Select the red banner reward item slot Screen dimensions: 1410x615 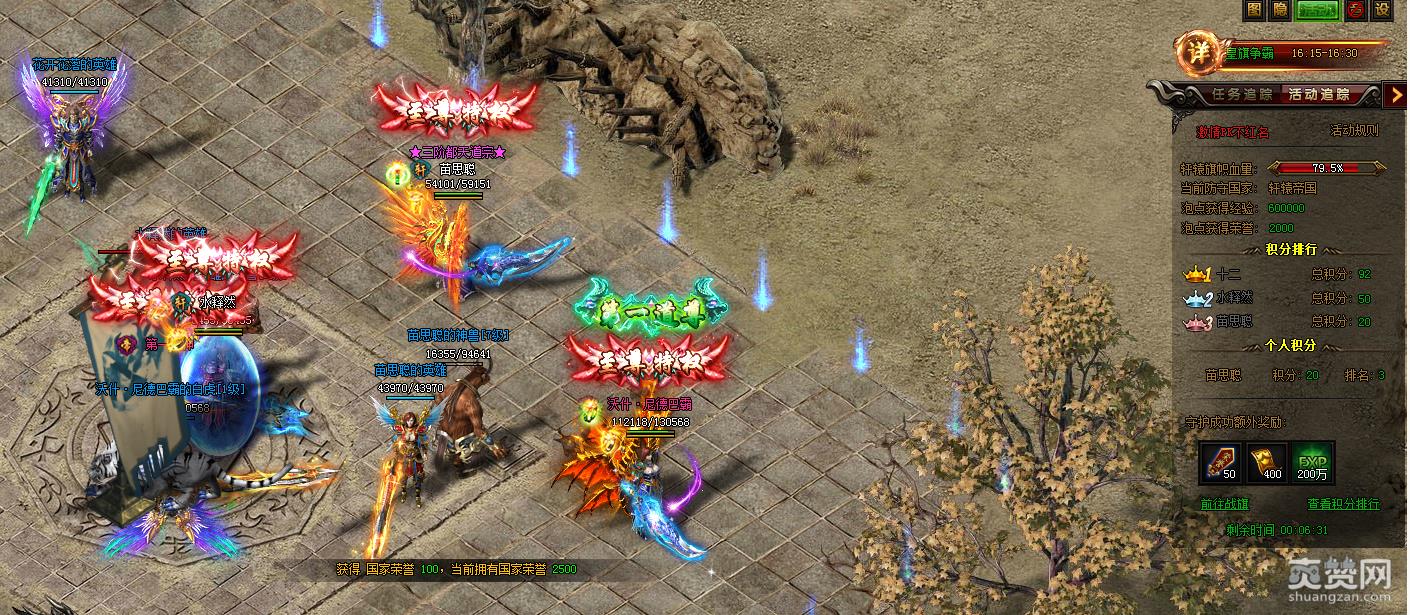(1219, 463)
